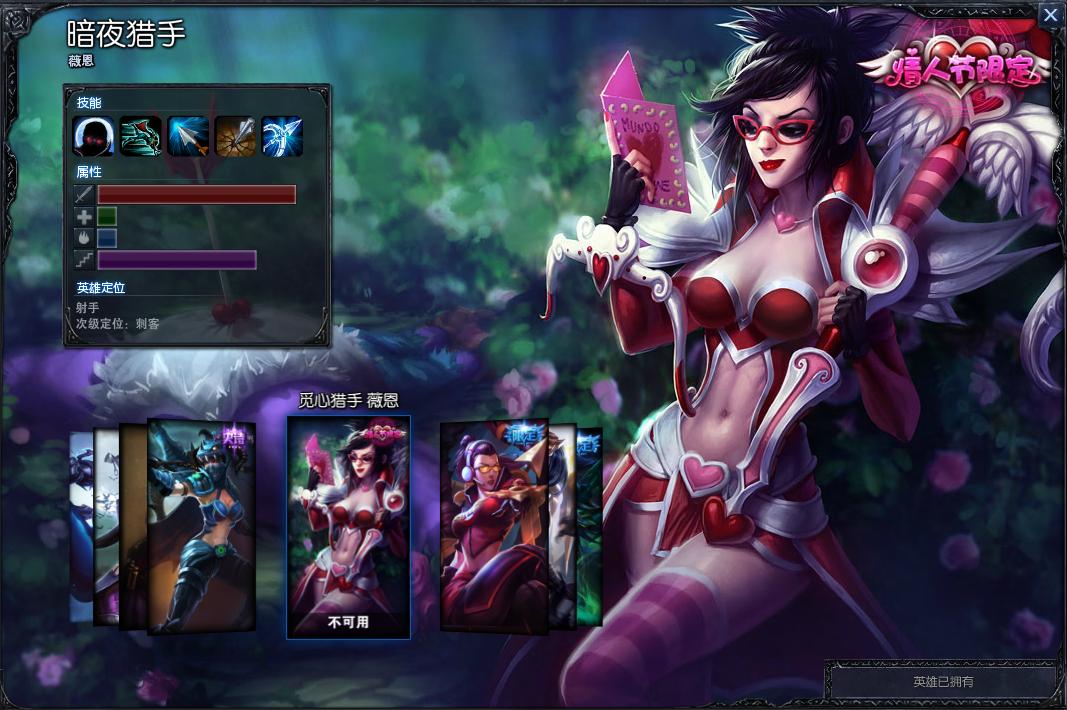Click the 英雄已拥有 button

pos(943,682)
